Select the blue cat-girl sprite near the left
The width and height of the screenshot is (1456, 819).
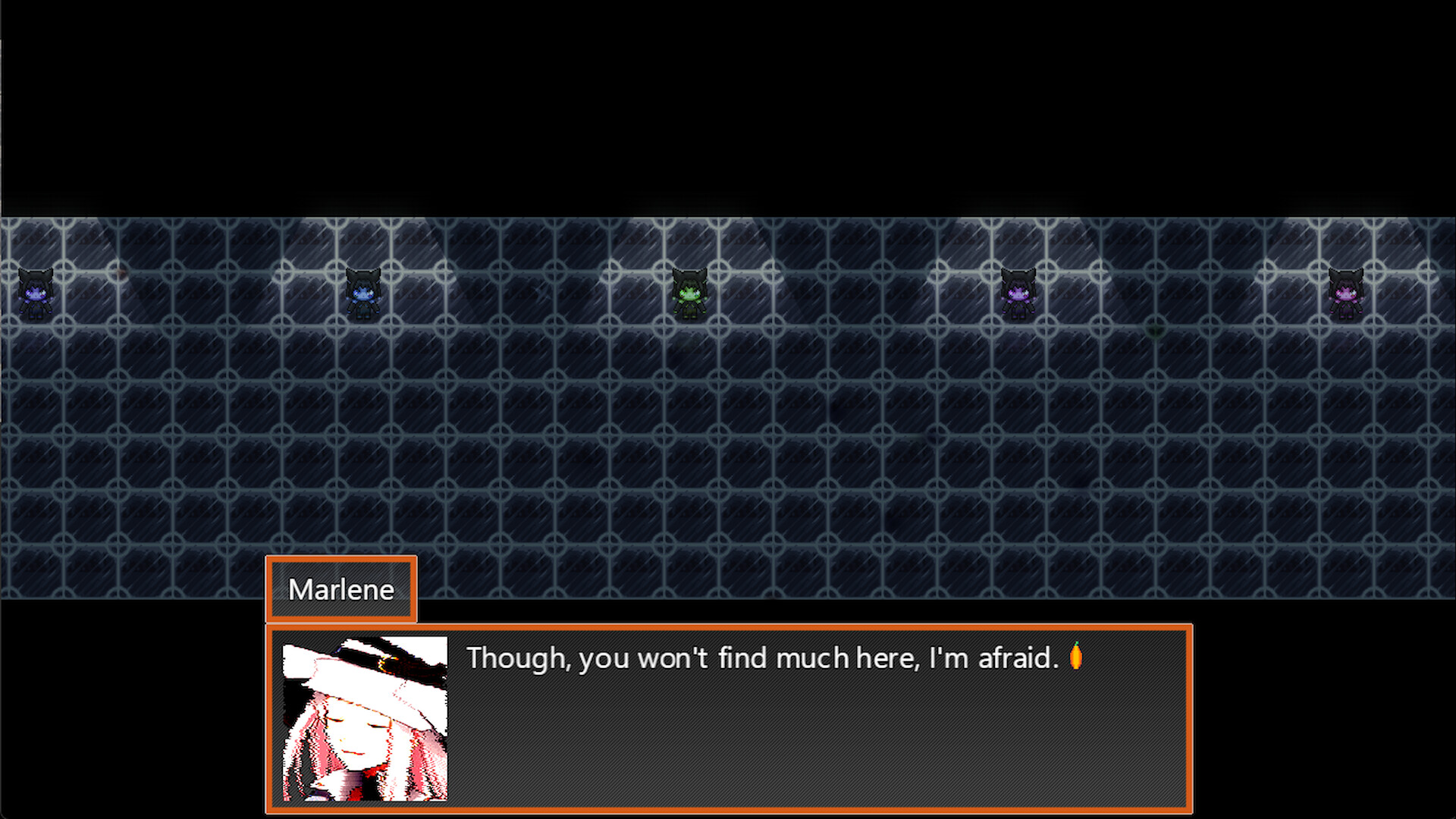362,292
